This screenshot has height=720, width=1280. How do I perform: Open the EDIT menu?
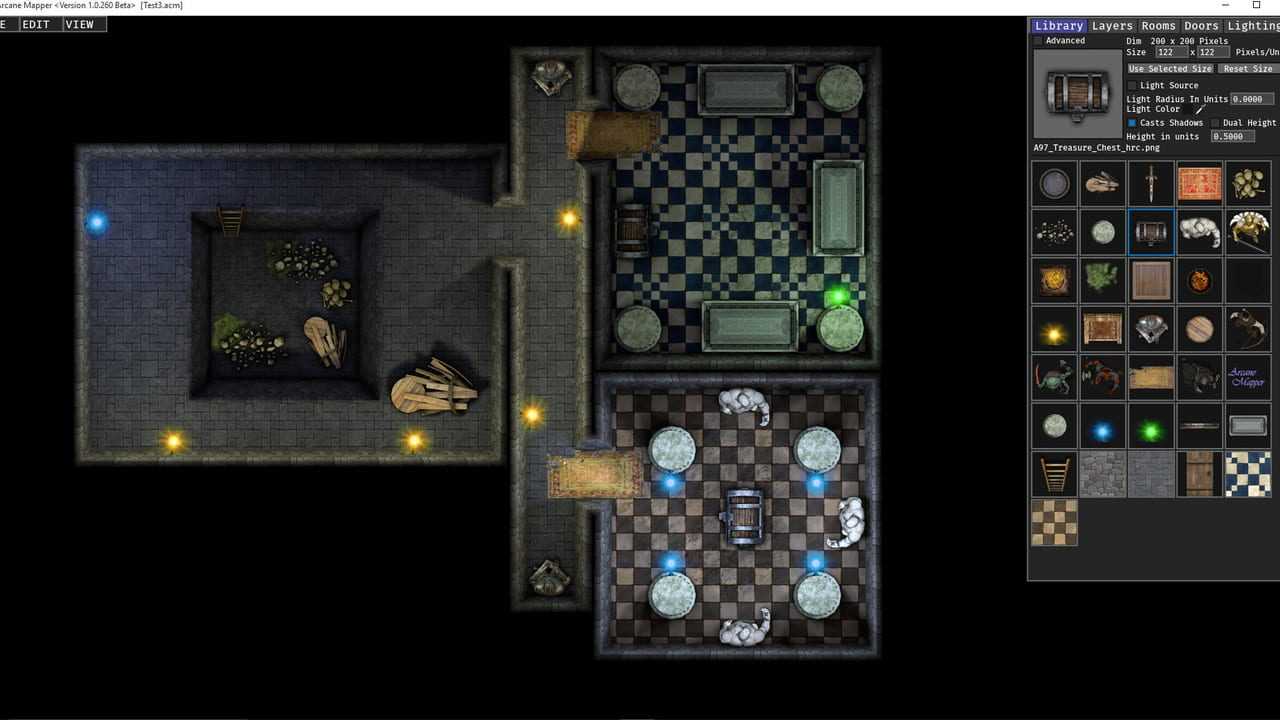coord(36,25)
